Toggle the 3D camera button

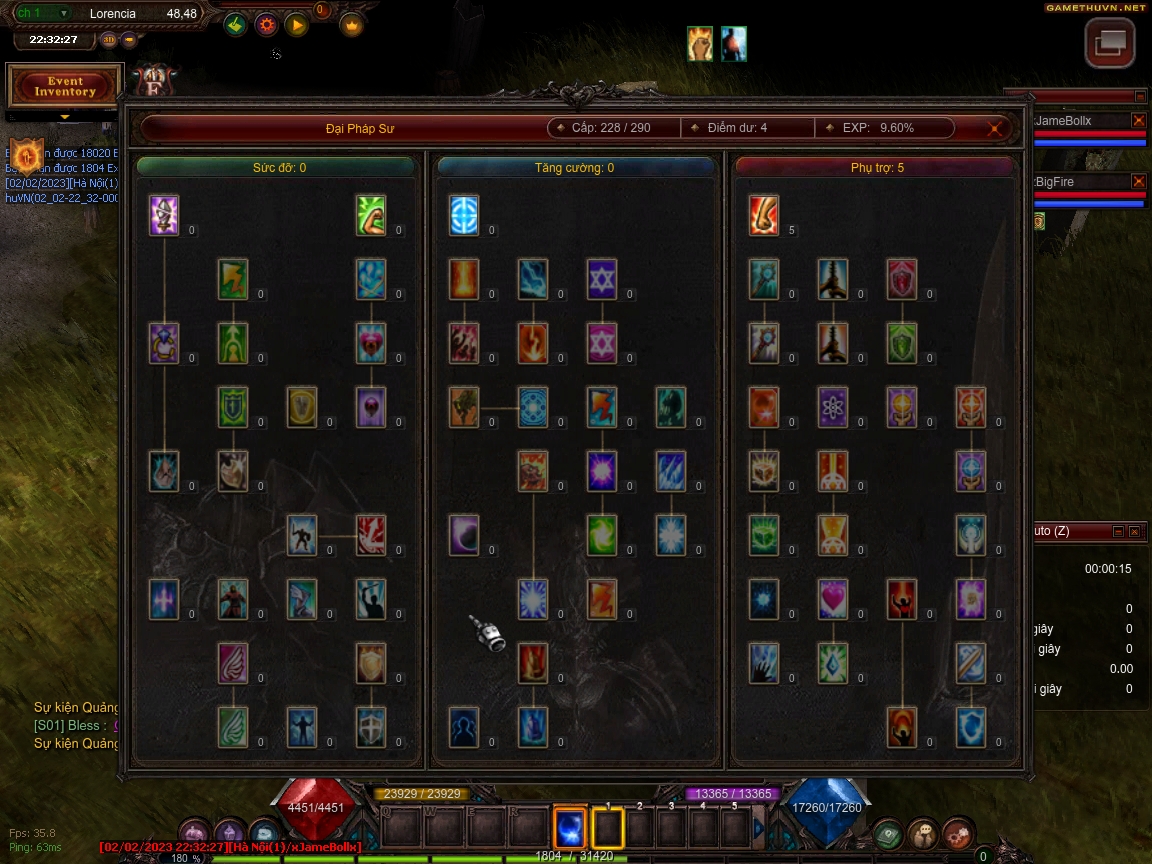[109, 40]
